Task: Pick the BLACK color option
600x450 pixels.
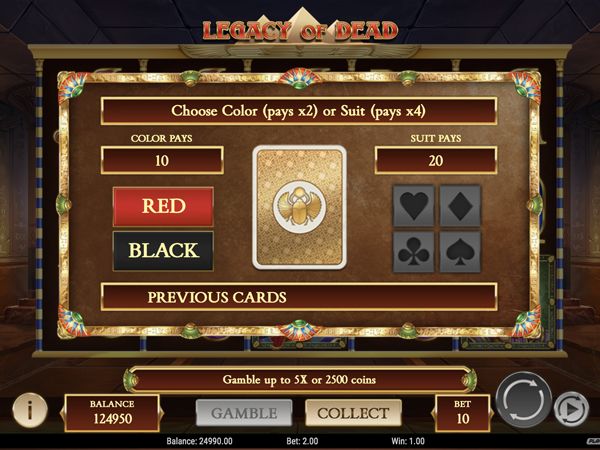Action: [163, 250]
